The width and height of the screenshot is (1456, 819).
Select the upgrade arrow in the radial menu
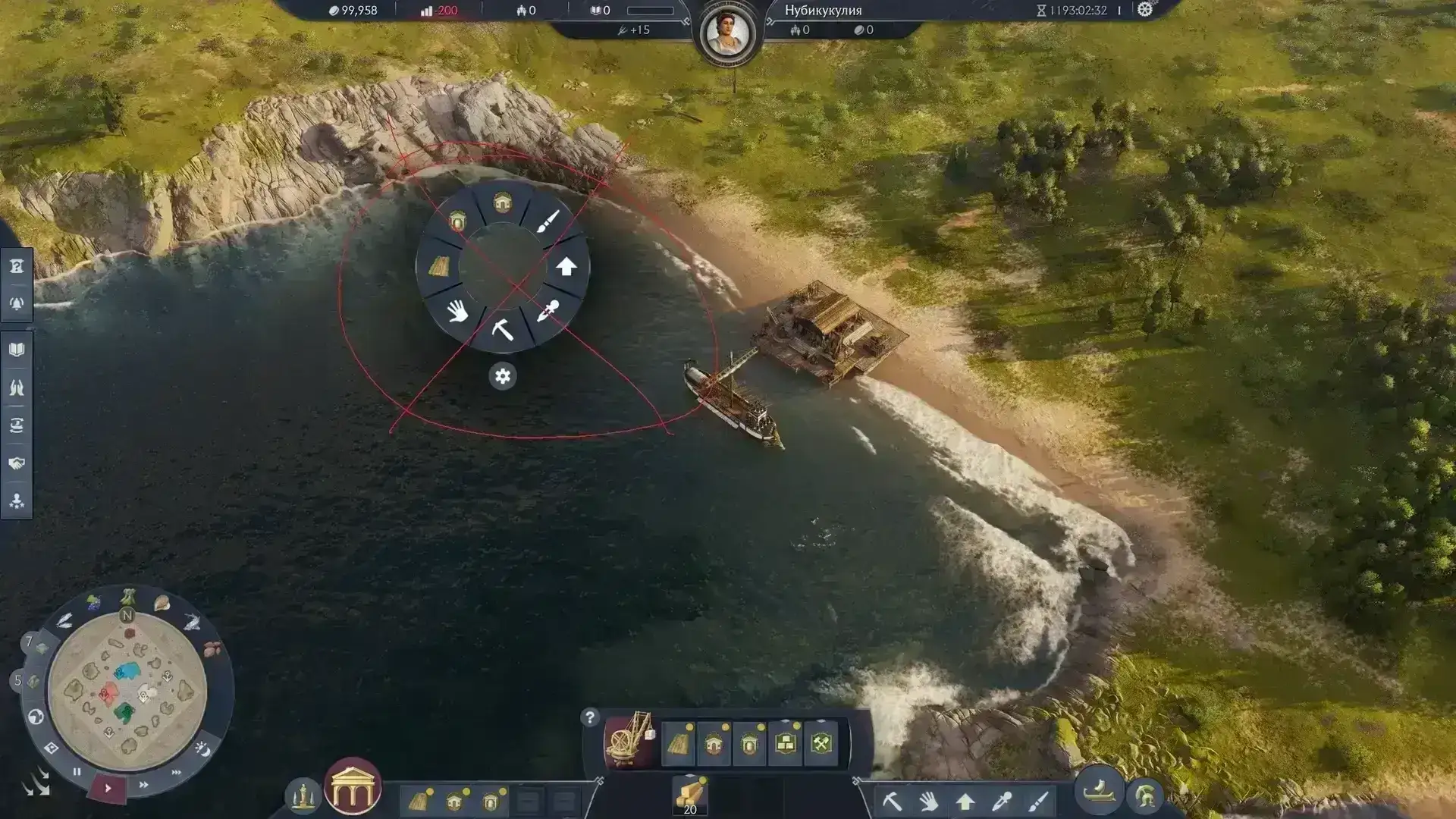566,267
